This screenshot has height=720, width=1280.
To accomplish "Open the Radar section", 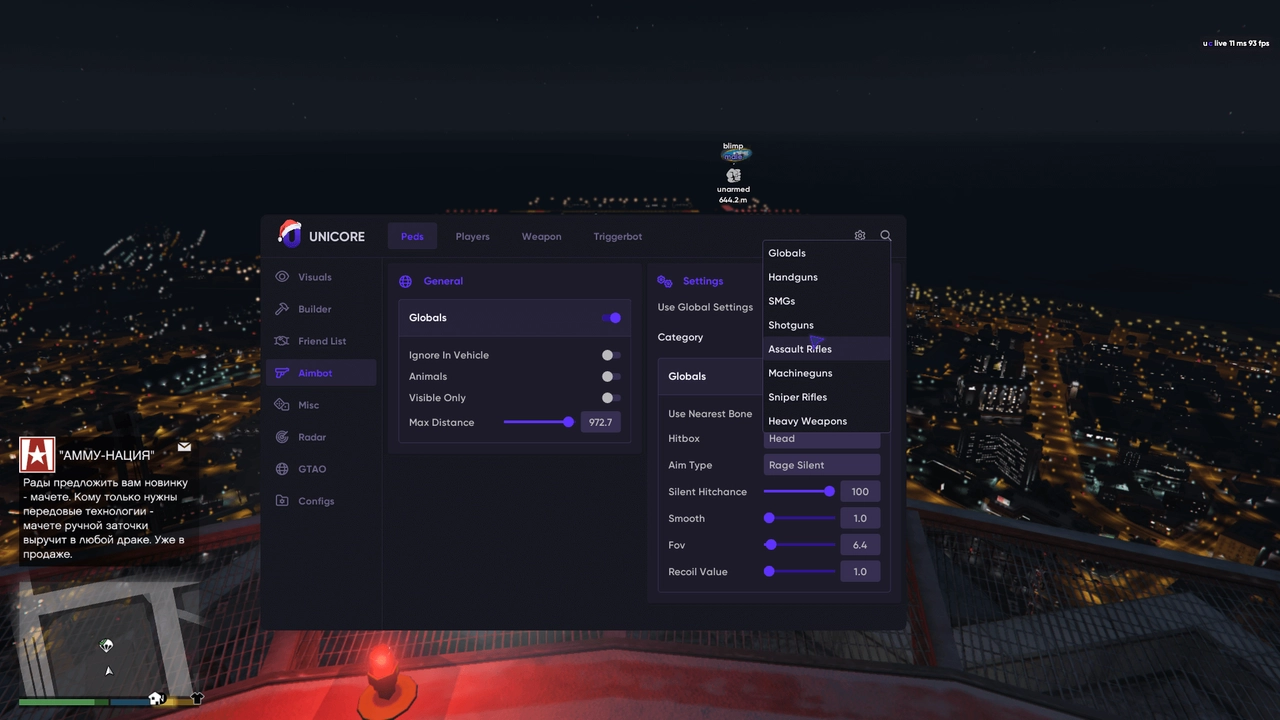I will tap(311, 437).
